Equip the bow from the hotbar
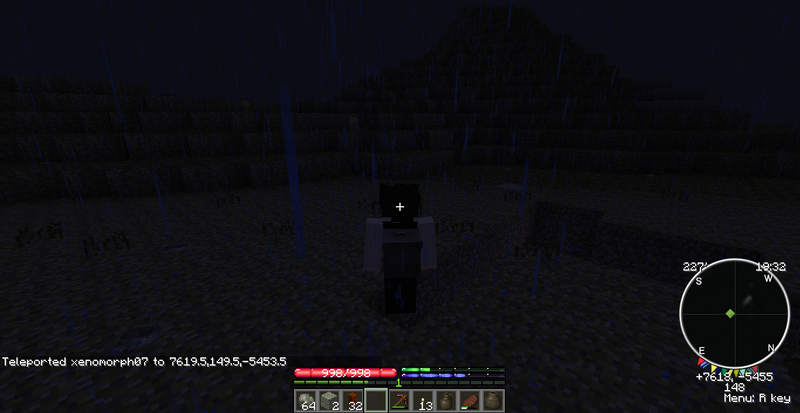The height and width of the screenshot is (413, 800). coord(399,401)
